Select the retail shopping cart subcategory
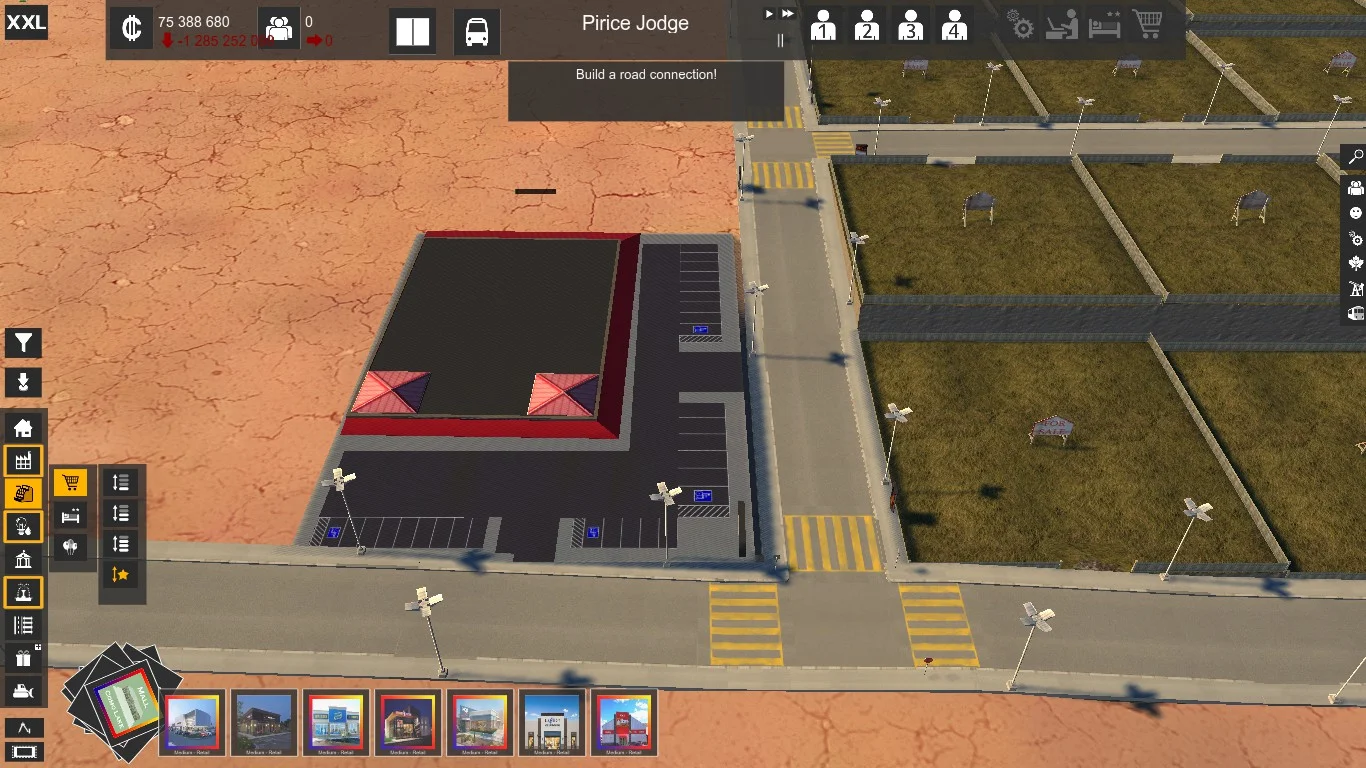The height and width of the screenshot is (768, 1366). point(70,483)
